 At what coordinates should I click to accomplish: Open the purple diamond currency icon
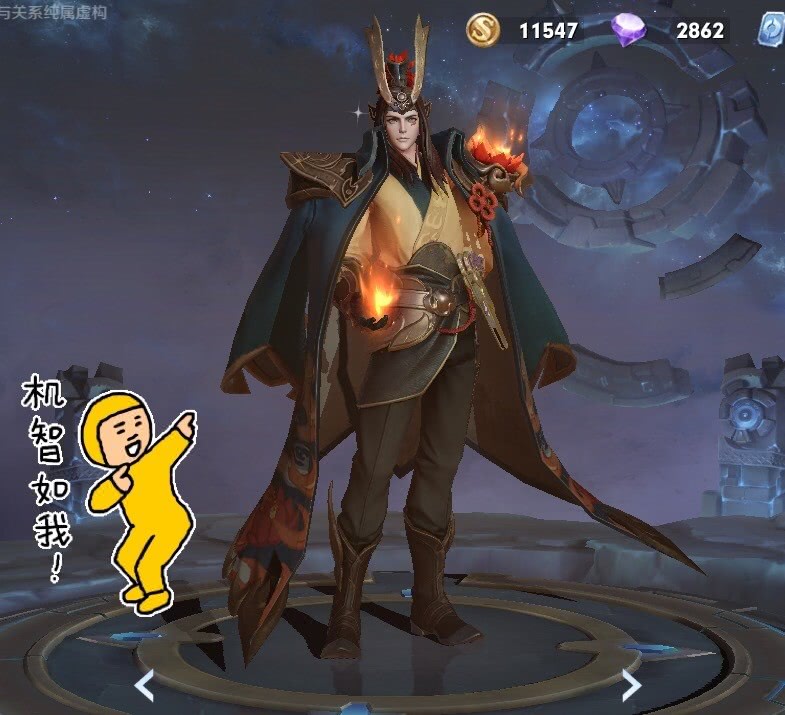click(x=629, y=31)
